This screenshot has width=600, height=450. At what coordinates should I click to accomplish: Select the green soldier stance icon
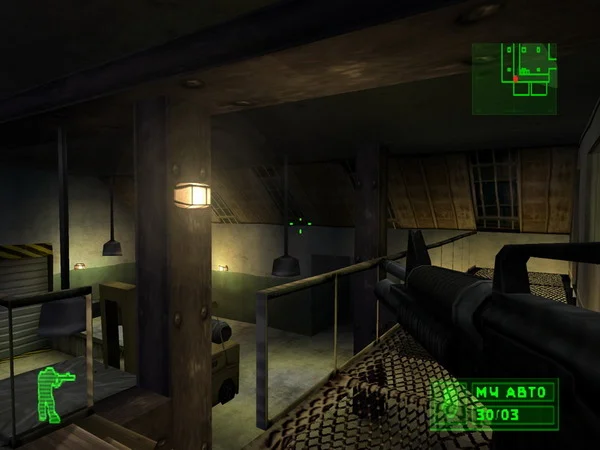coord(53,393)
